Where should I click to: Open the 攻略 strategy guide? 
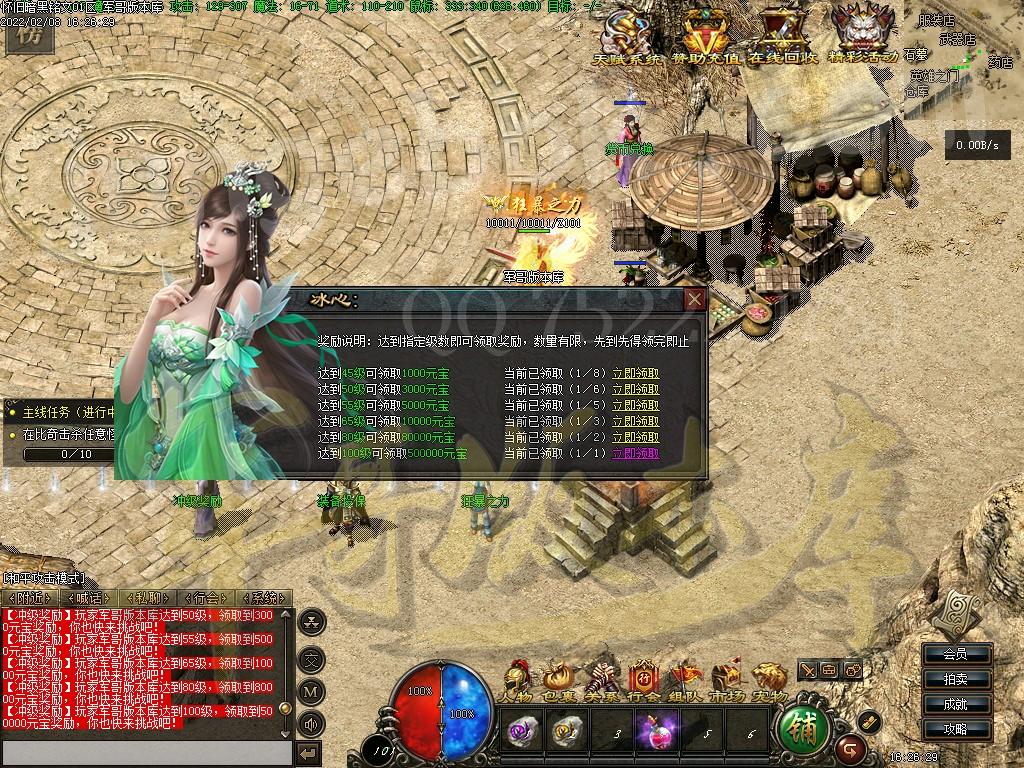[955, 729]
